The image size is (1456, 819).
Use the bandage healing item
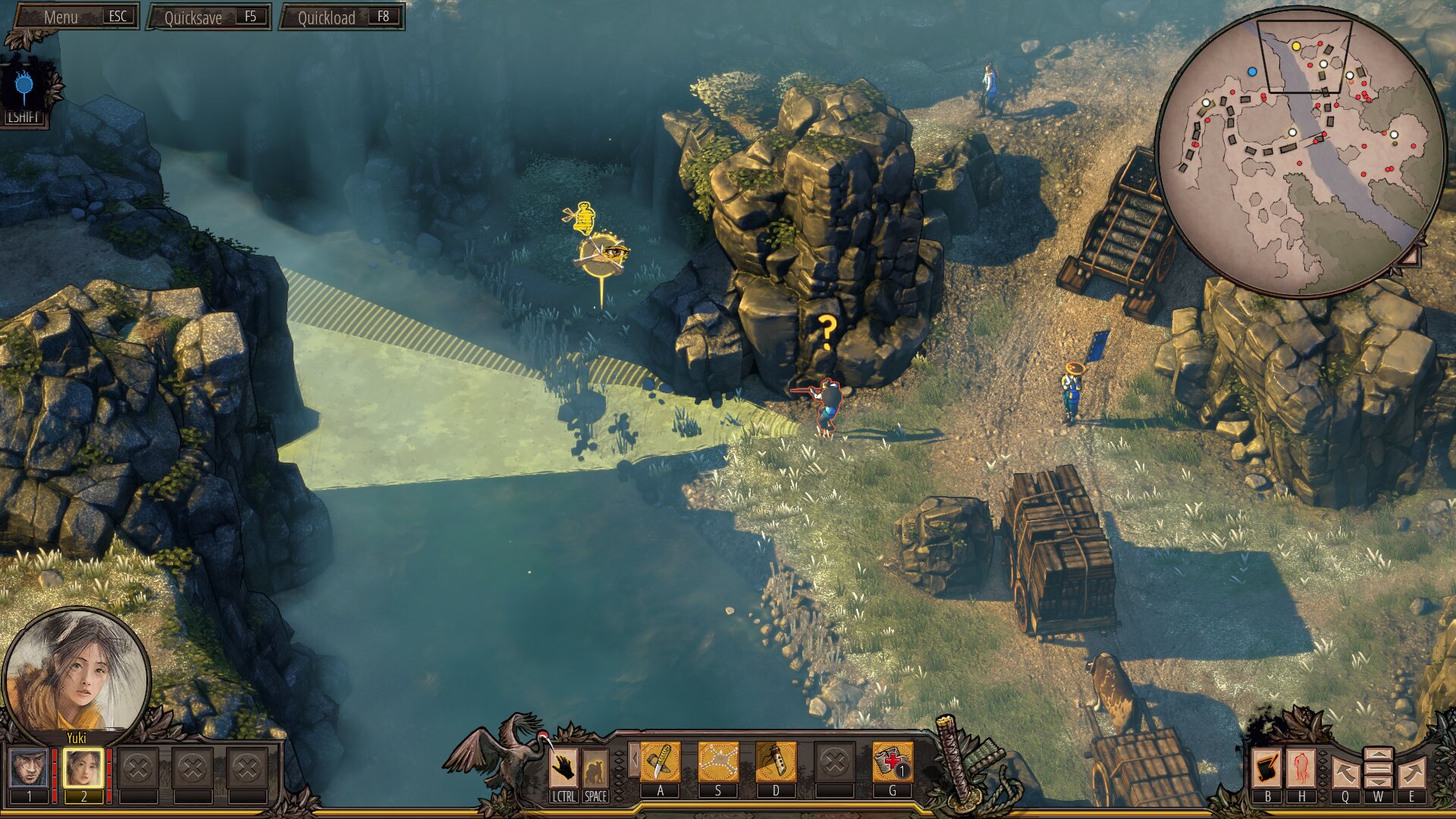pos(892,762)
